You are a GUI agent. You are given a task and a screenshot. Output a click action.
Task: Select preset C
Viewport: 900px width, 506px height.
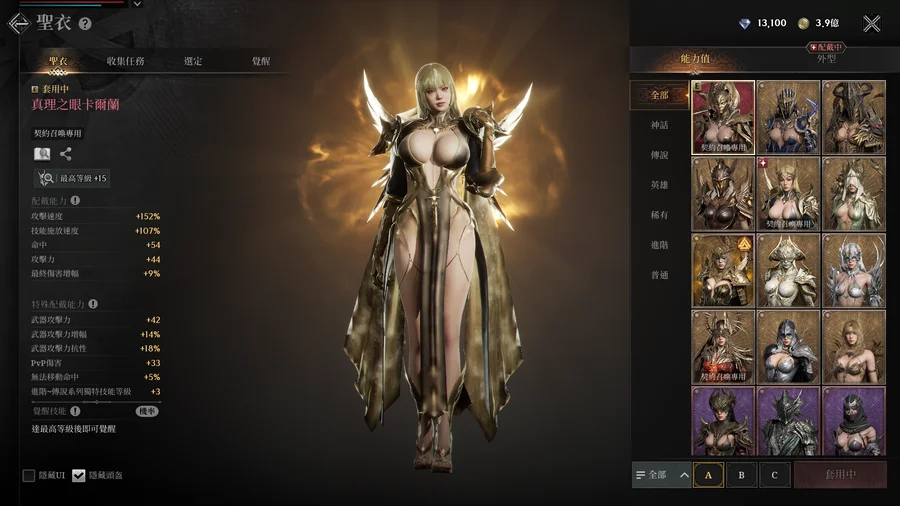click(x=774, y=475)
